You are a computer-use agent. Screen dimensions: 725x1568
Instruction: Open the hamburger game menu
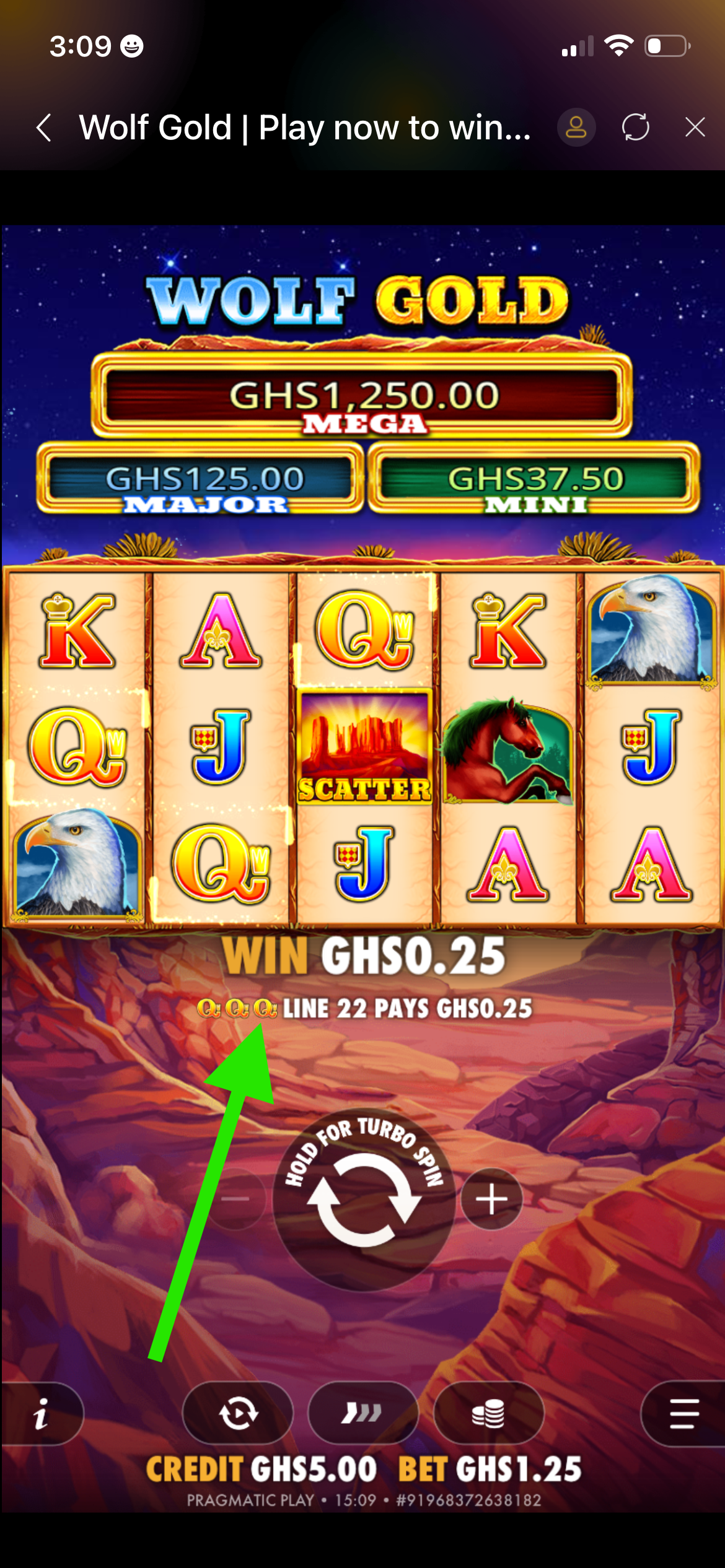[684, 1414]
